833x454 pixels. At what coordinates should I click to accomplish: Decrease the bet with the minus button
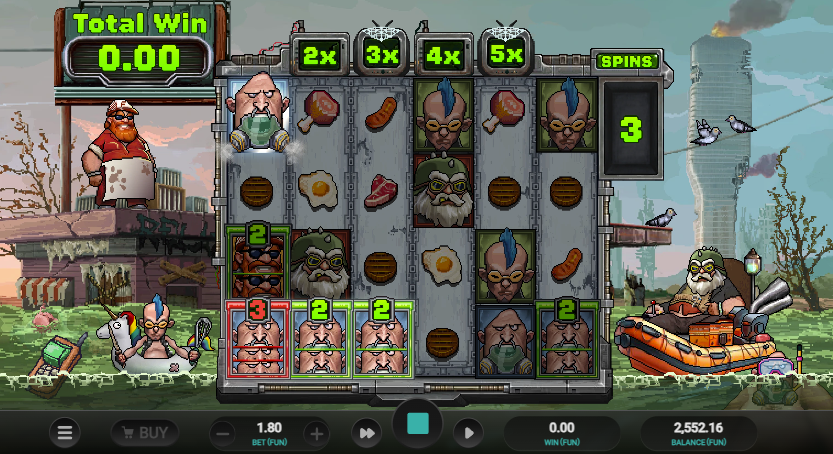225,433
